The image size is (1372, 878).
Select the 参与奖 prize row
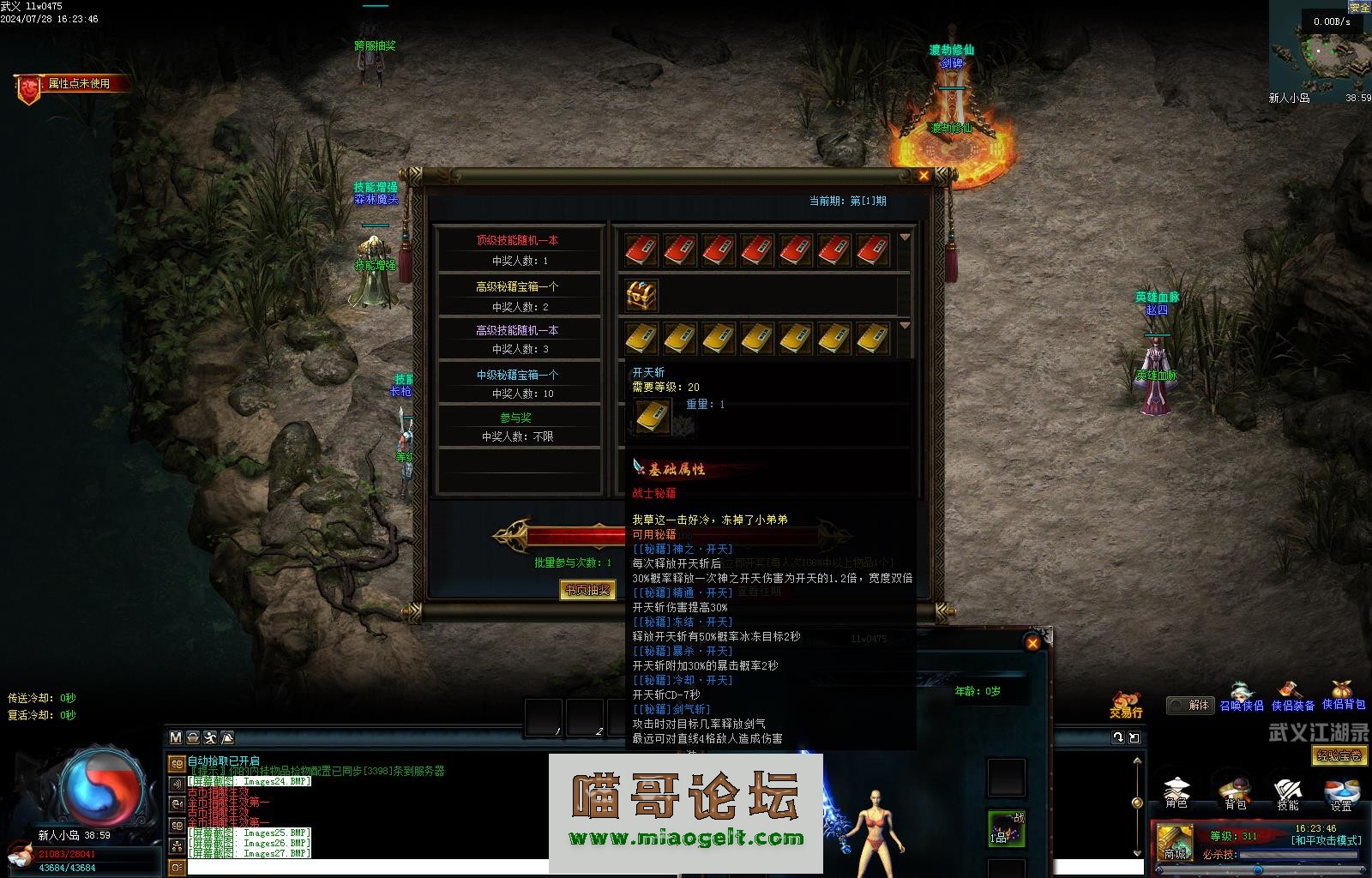tap(517, 426)
